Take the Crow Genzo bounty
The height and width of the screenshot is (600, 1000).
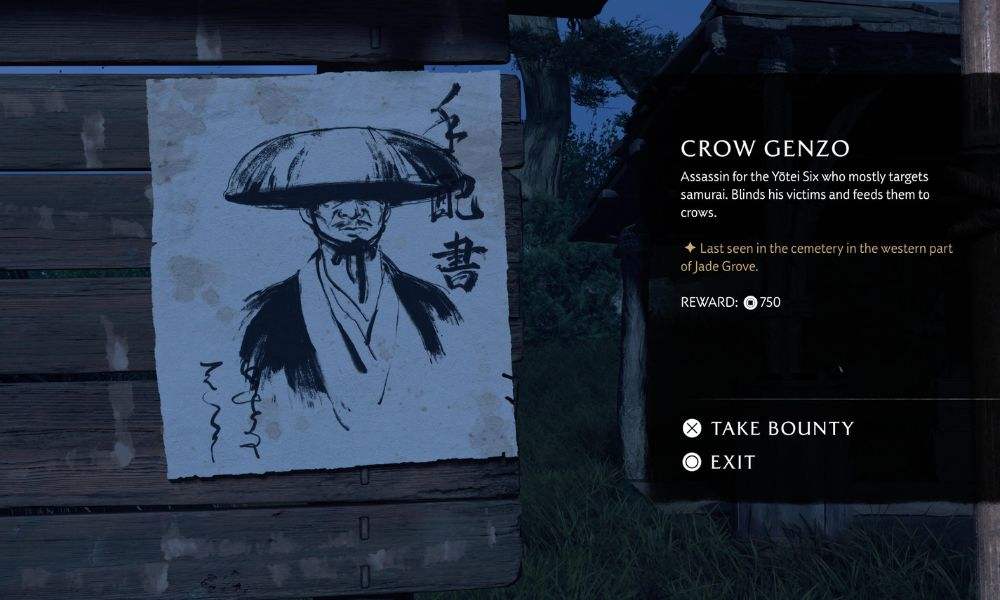(x=768, y=429)
